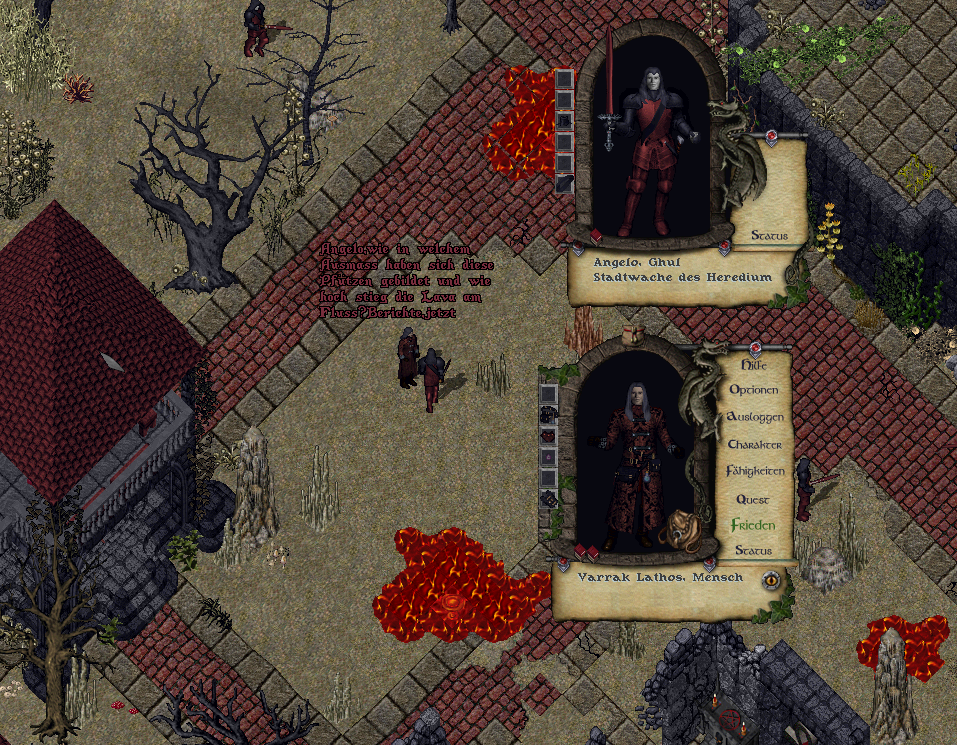Open the red books at Varrak's feet
957x745 pixels.
pyautogui.click(x=586, y=551)
